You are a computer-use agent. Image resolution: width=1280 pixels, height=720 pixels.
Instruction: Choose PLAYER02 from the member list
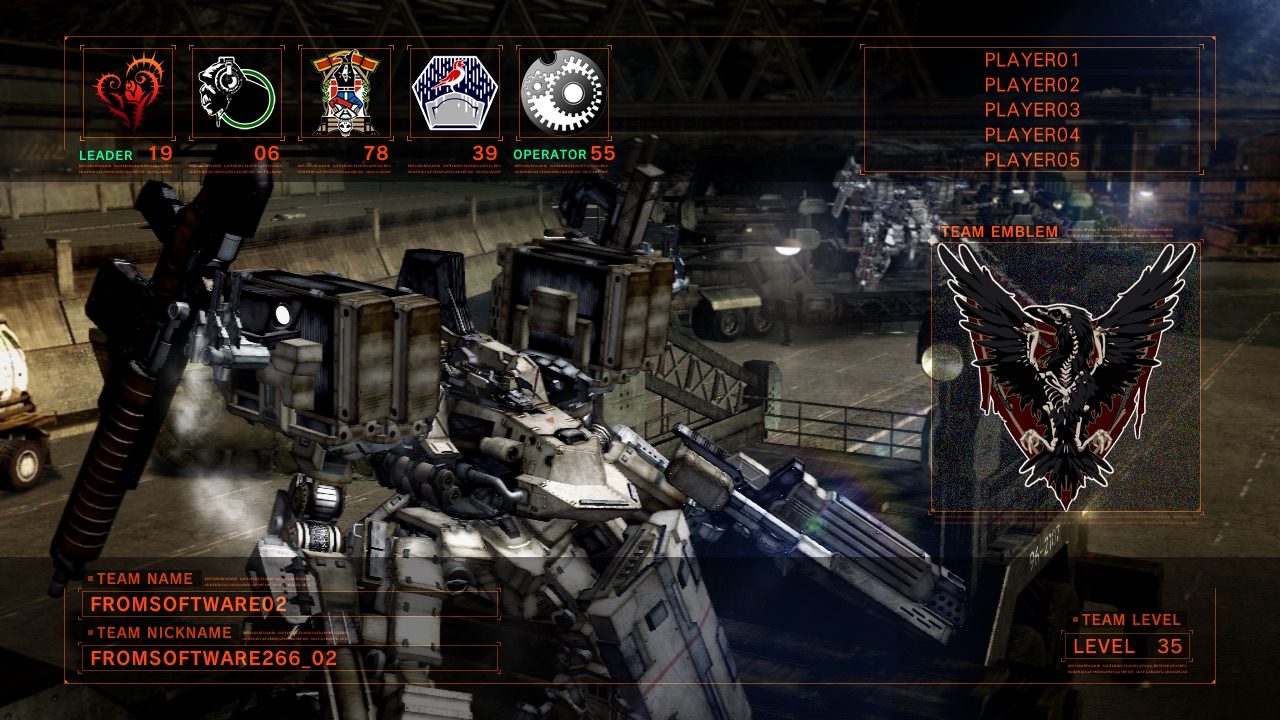pyautogui.click(x=1032, y=85)
